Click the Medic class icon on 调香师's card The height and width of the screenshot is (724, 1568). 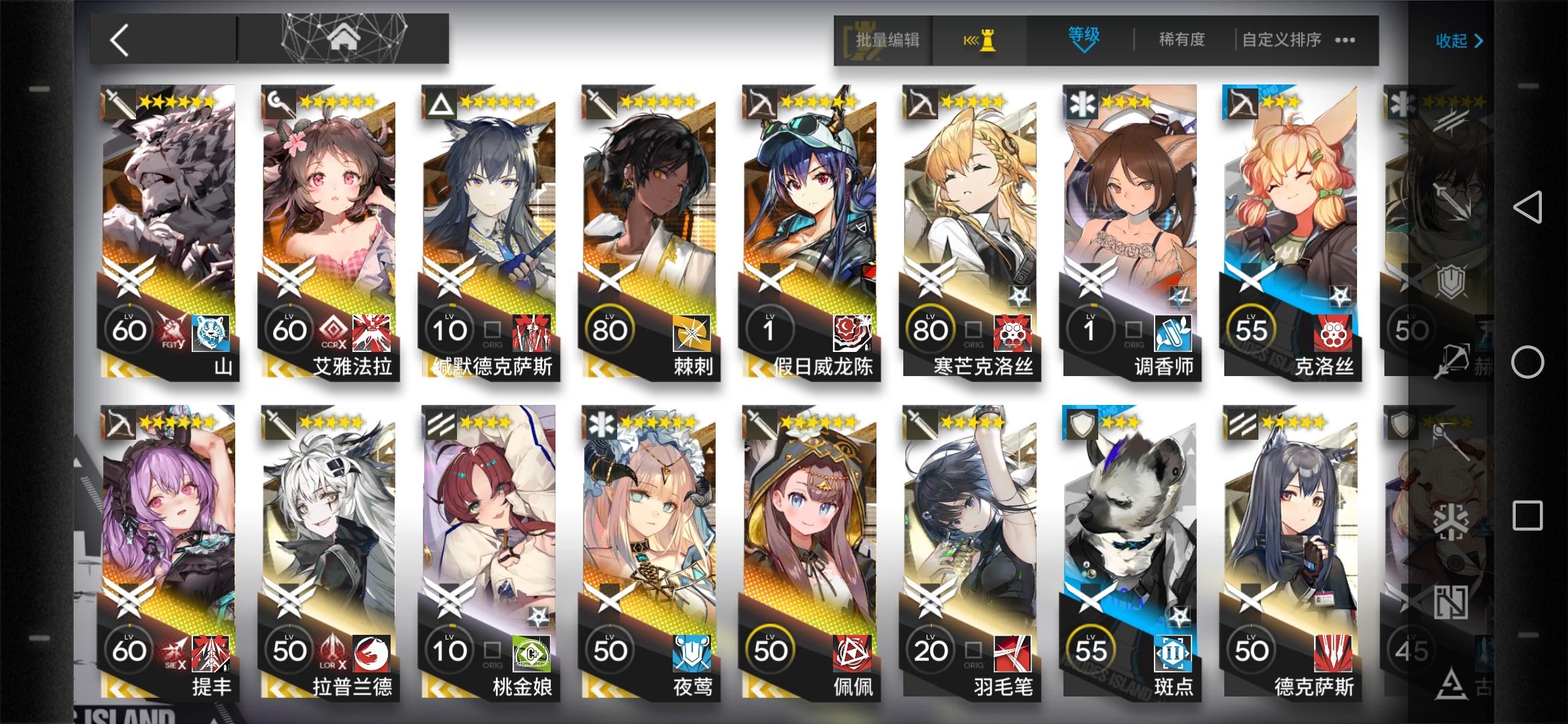tap(1080, 101)
